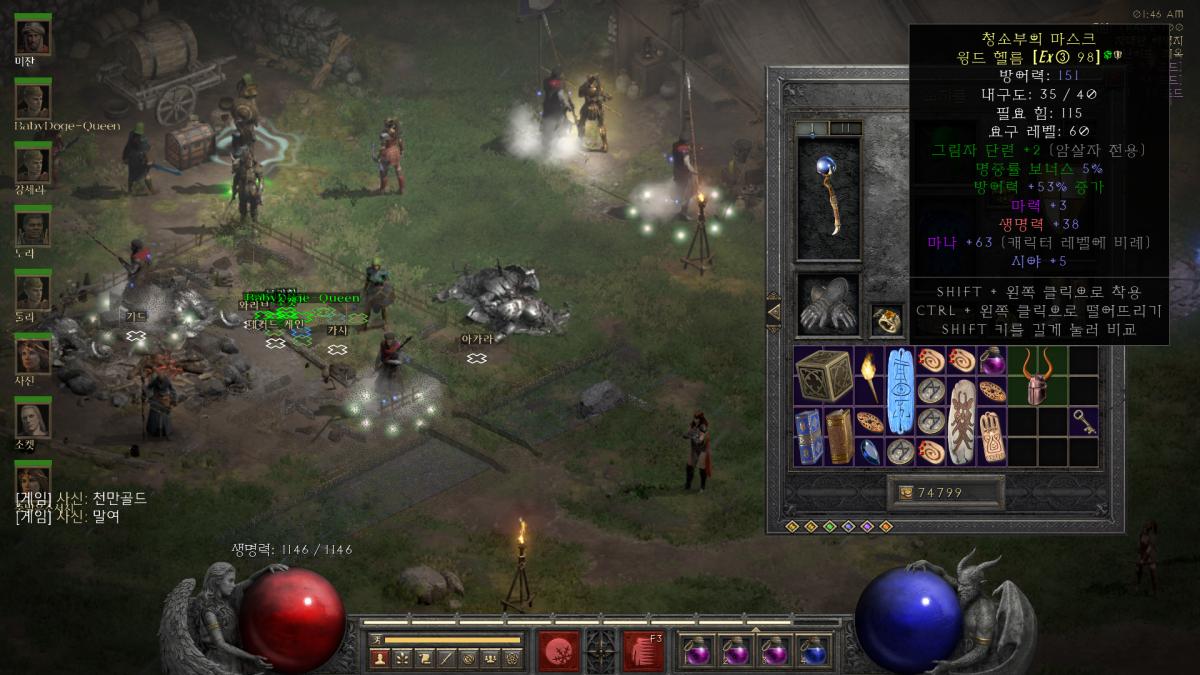
Task: Click the gold amount button
Action: coord(945,492)
